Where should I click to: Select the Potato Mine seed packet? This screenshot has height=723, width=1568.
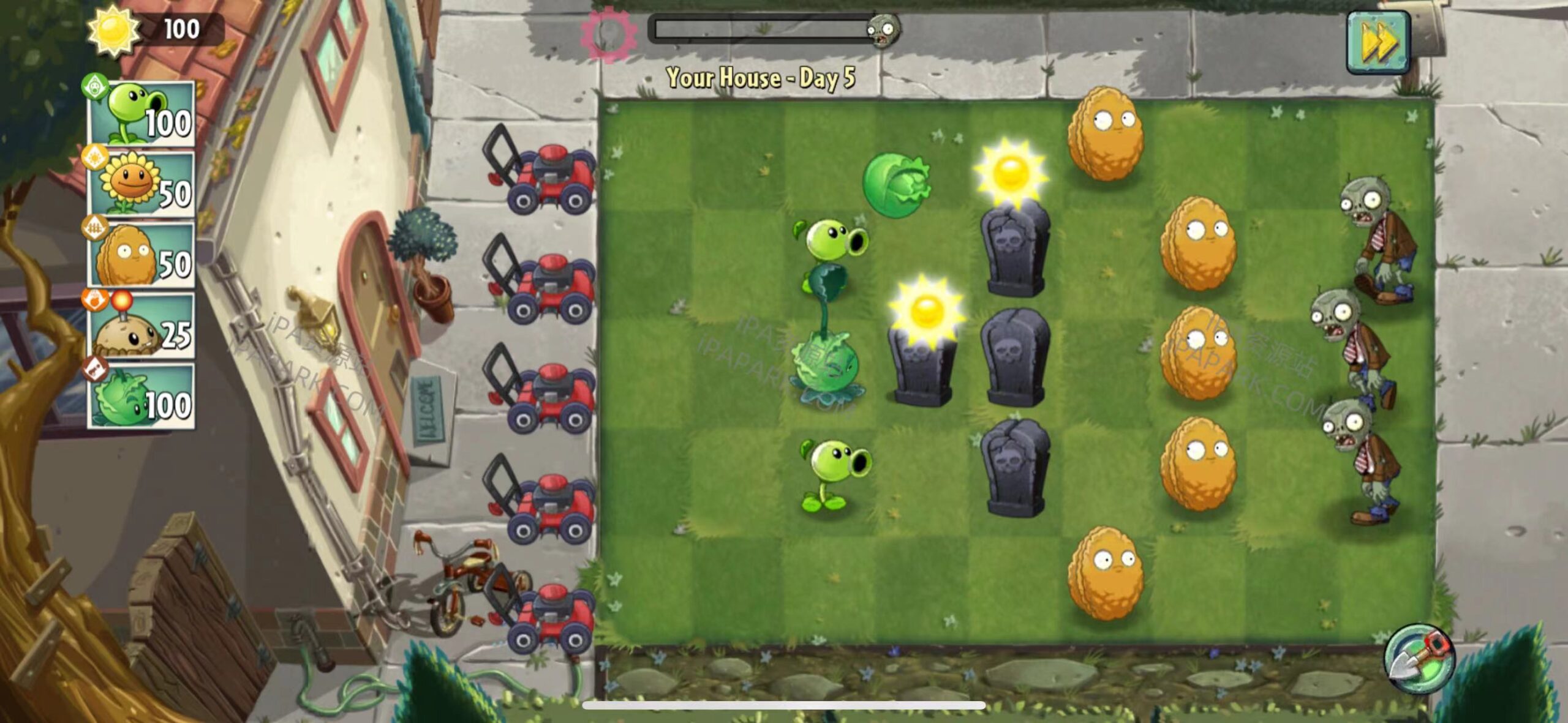tap(142, 326)
